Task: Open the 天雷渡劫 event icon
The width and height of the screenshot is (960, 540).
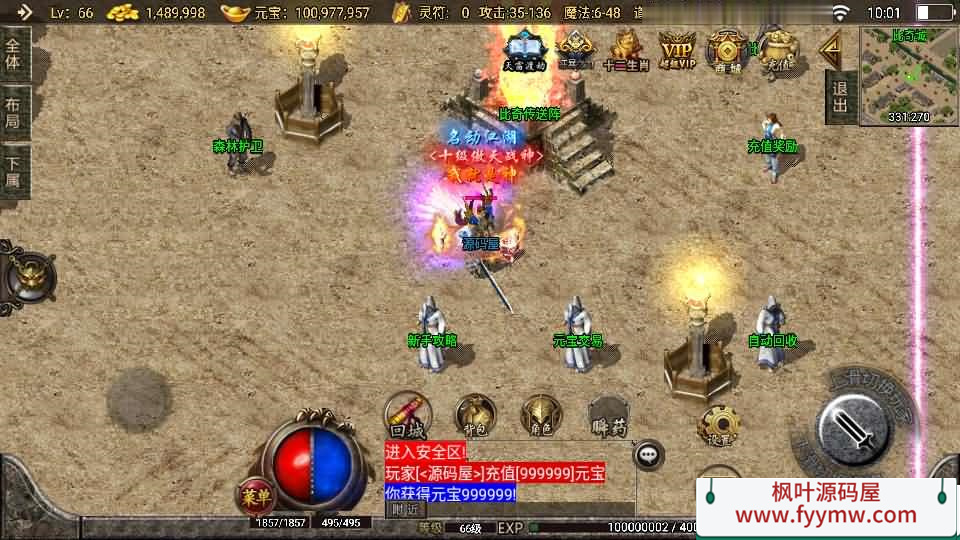Action: 524,49
